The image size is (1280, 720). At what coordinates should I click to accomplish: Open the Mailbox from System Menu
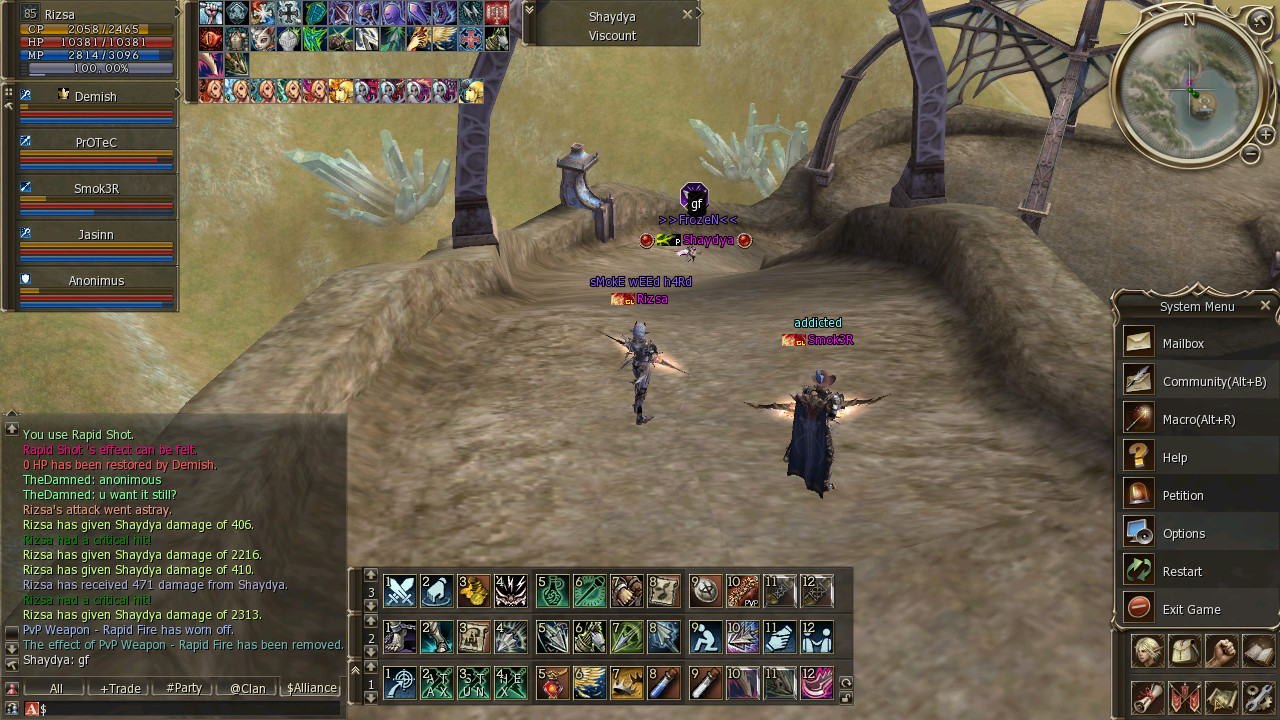1183,343
